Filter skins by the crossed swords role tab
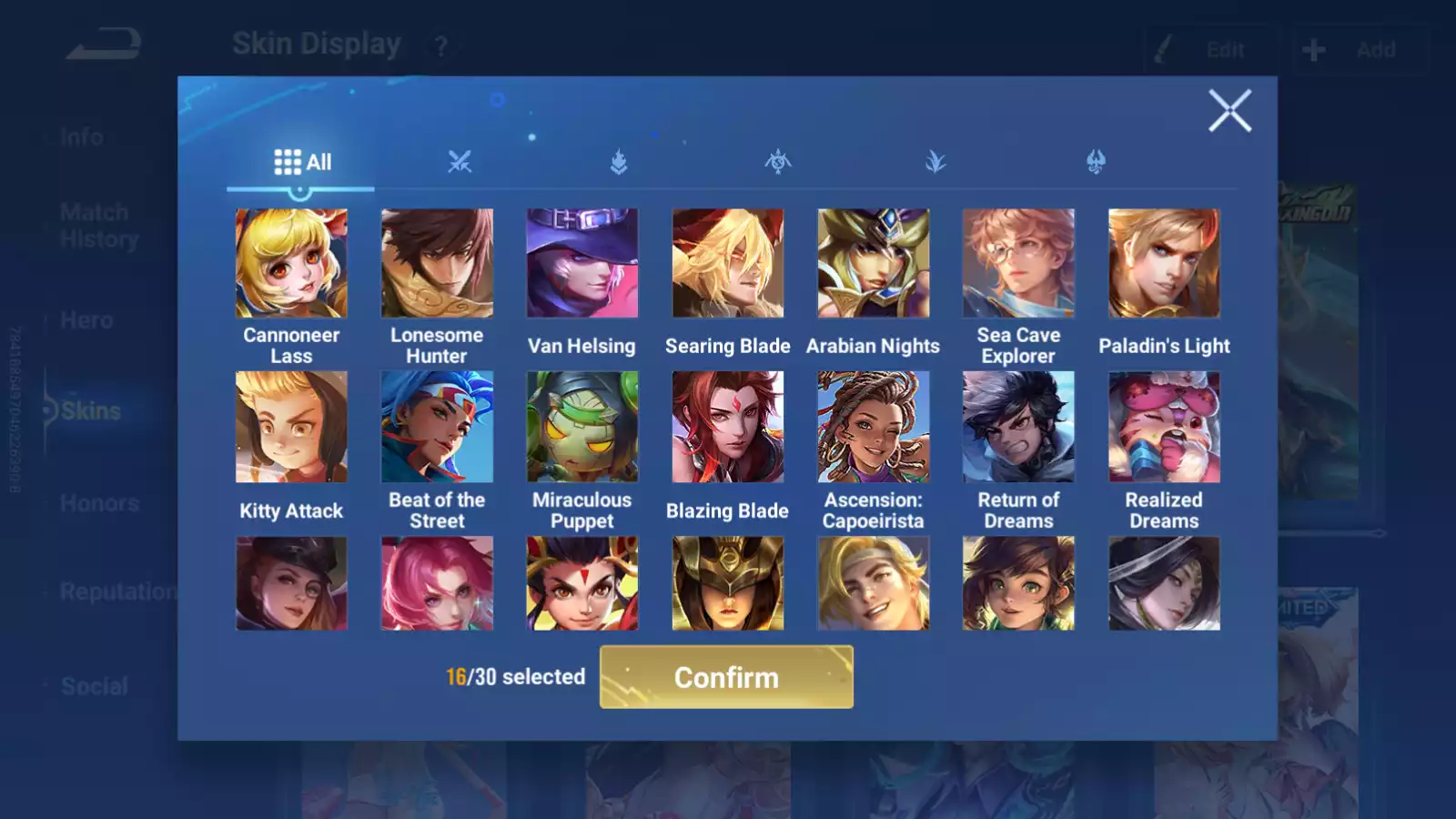This screenshot has width=1456, height=819. click(x=460, y=162)
